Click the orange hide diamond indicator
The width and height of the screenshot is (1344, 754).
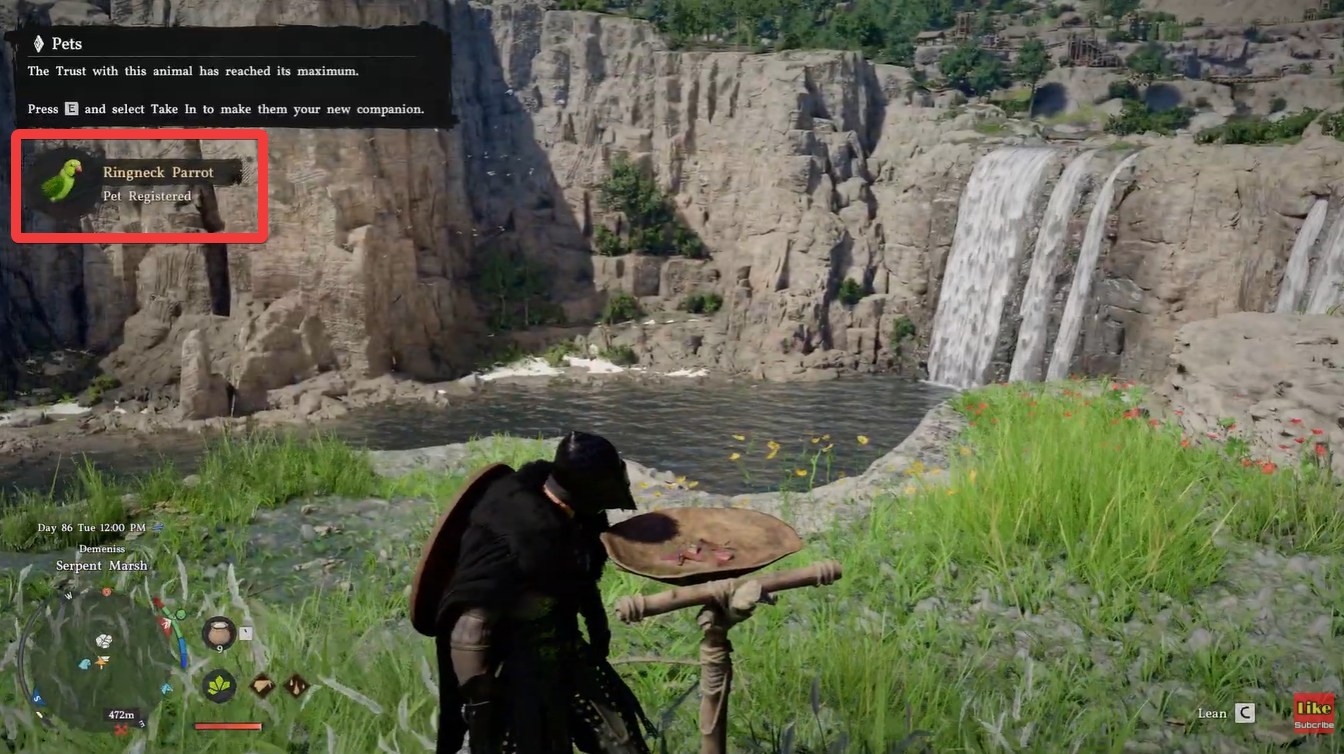[261, 685]
